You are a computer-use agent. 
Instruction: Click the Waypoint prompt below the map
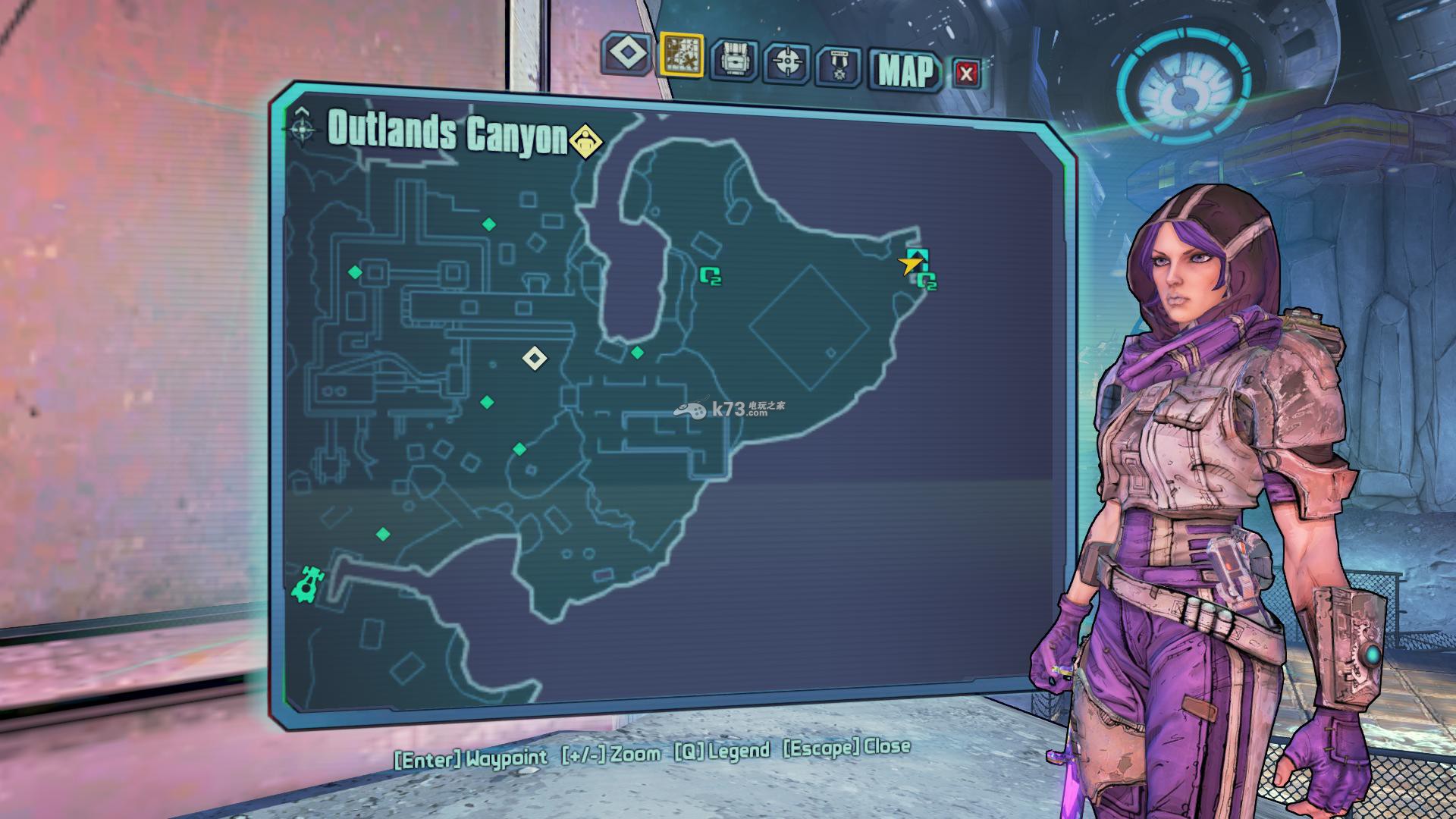[470, 758]
